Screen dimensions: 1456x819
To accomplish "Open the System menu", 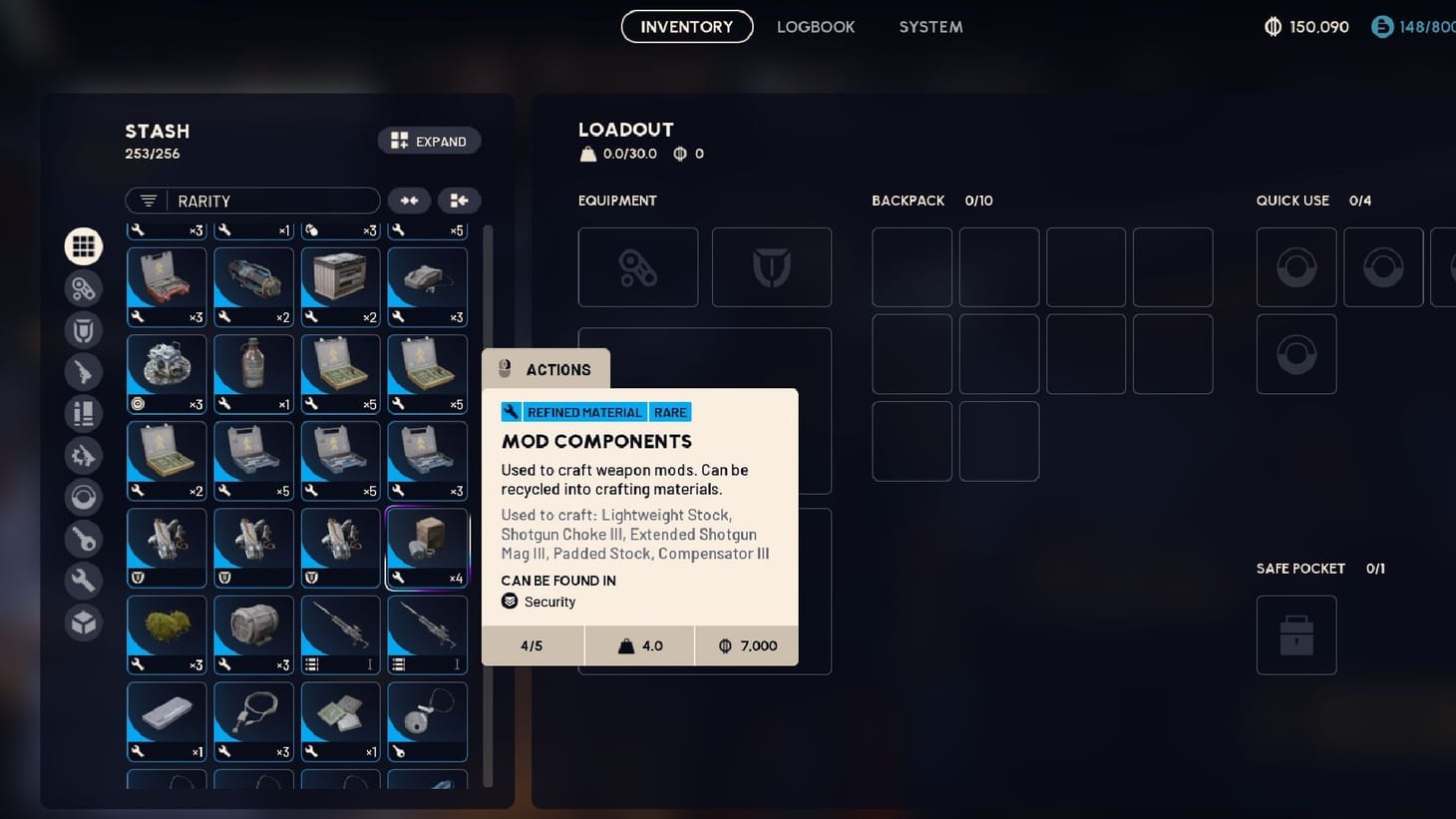I will tap(930, 27).
